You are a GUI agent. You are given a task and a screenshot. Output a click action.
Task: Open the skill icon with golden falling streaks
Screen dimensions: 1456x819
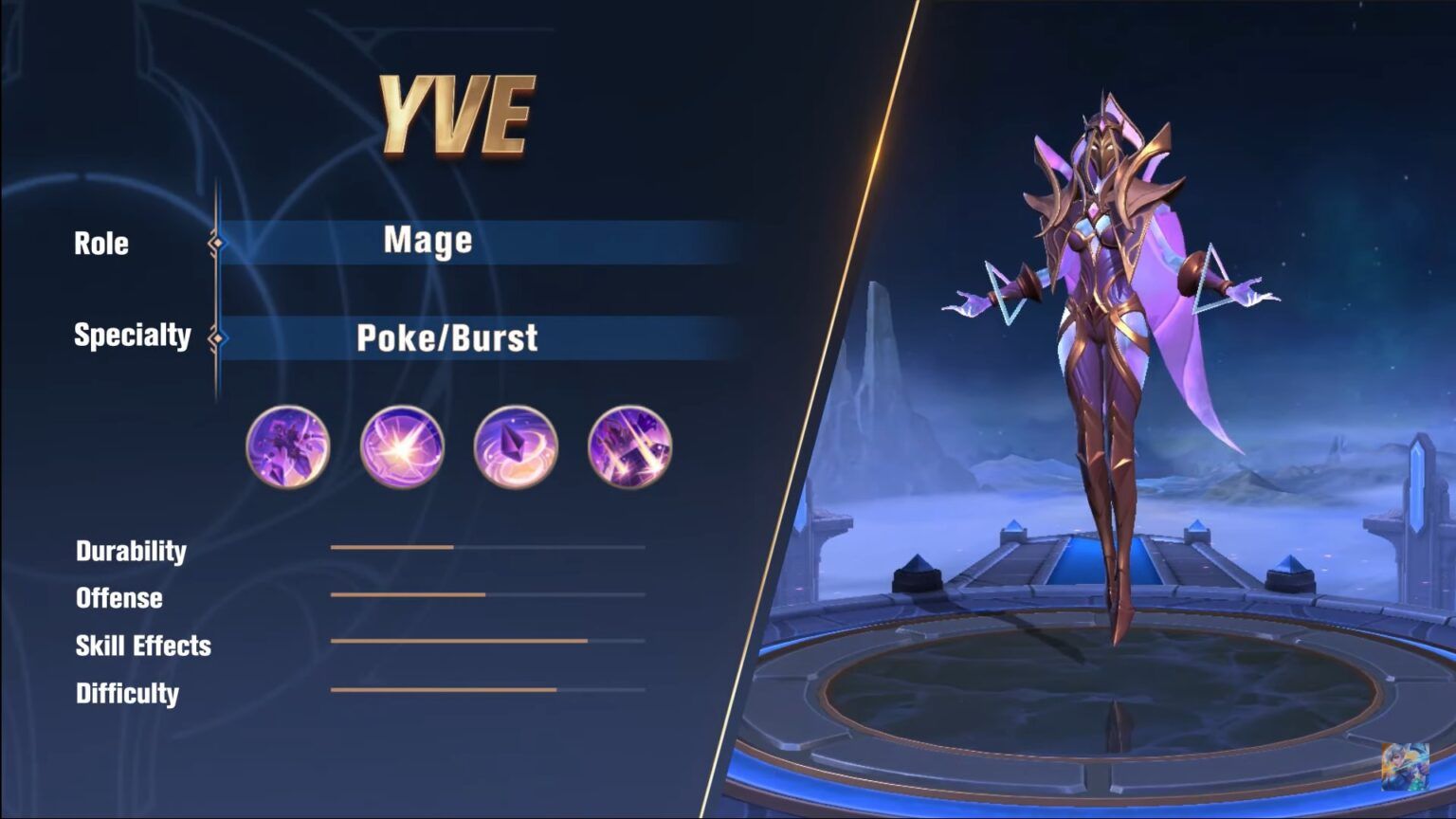629,446
